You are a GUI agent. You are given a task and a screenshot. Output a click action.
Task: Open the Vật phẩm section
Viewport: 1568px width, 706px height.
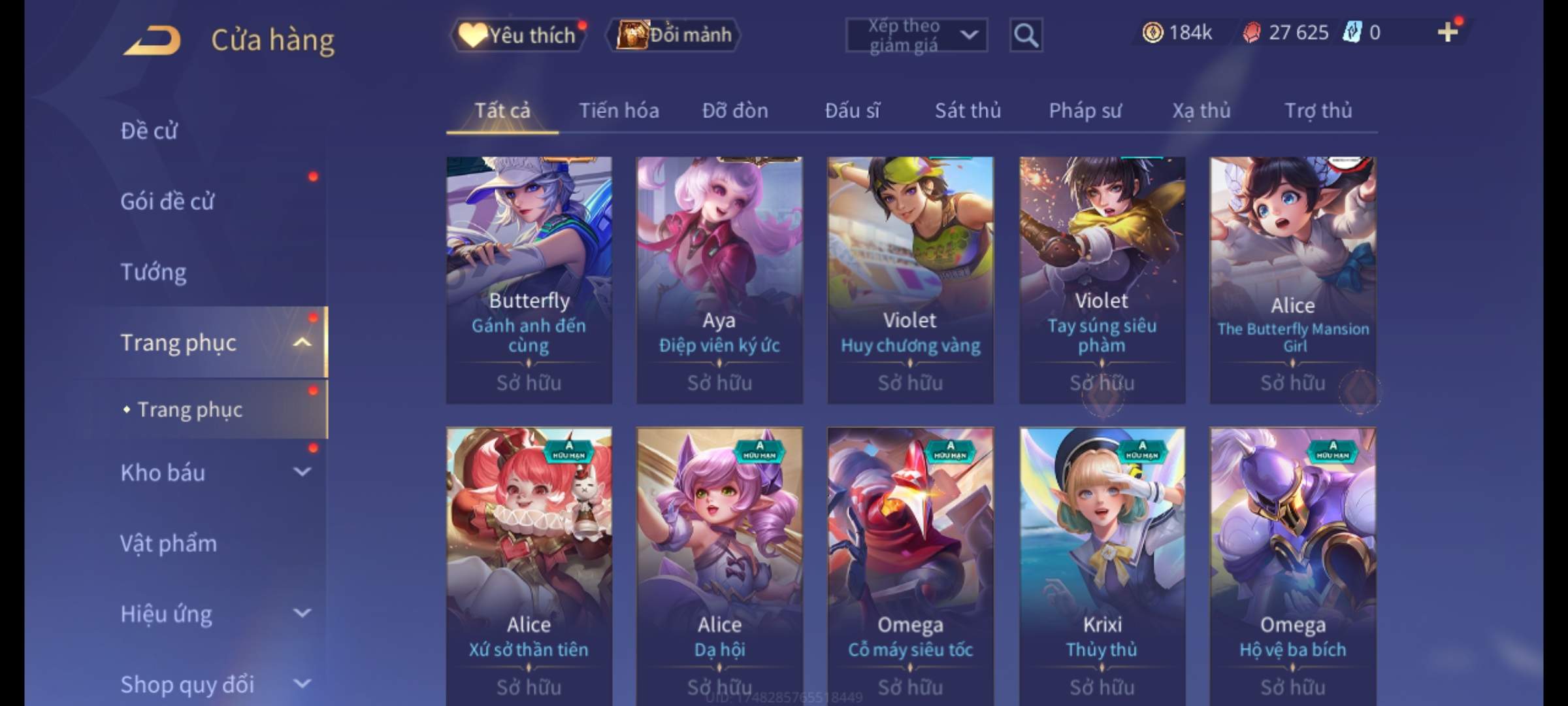pyautogui.click(x=169, y=543)
